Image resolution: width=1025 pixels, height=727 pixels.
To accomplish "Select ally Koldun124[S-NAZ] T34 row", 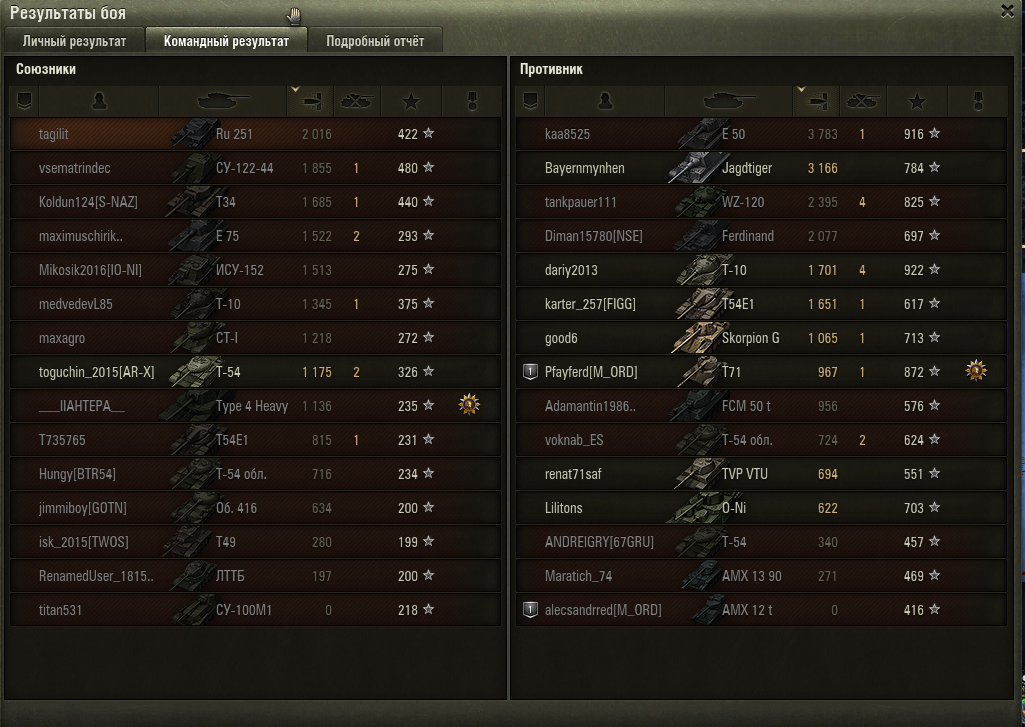I will coord(255,202).
